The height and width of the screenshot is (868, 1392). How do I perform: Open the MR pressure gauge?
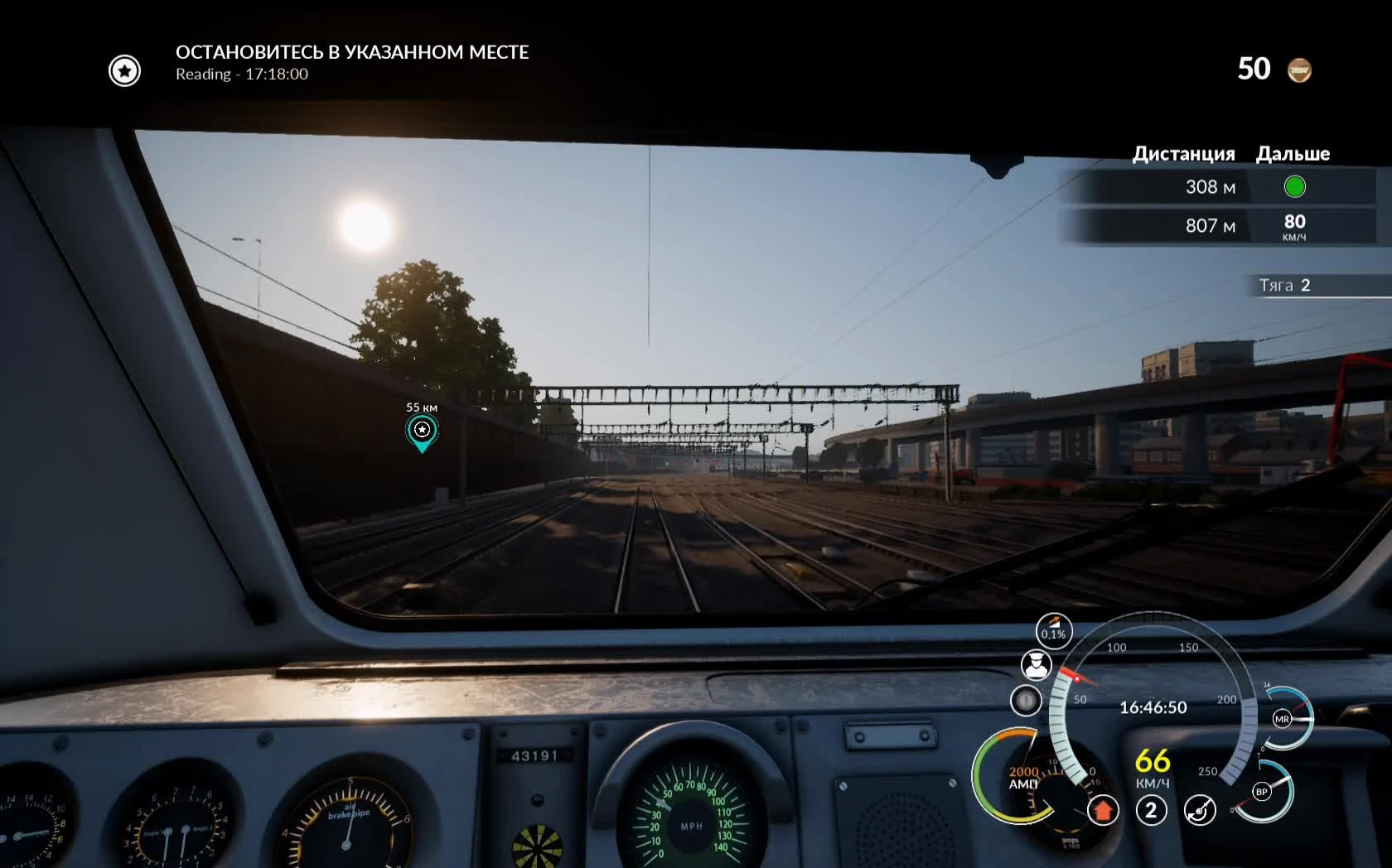[1281, 720]
